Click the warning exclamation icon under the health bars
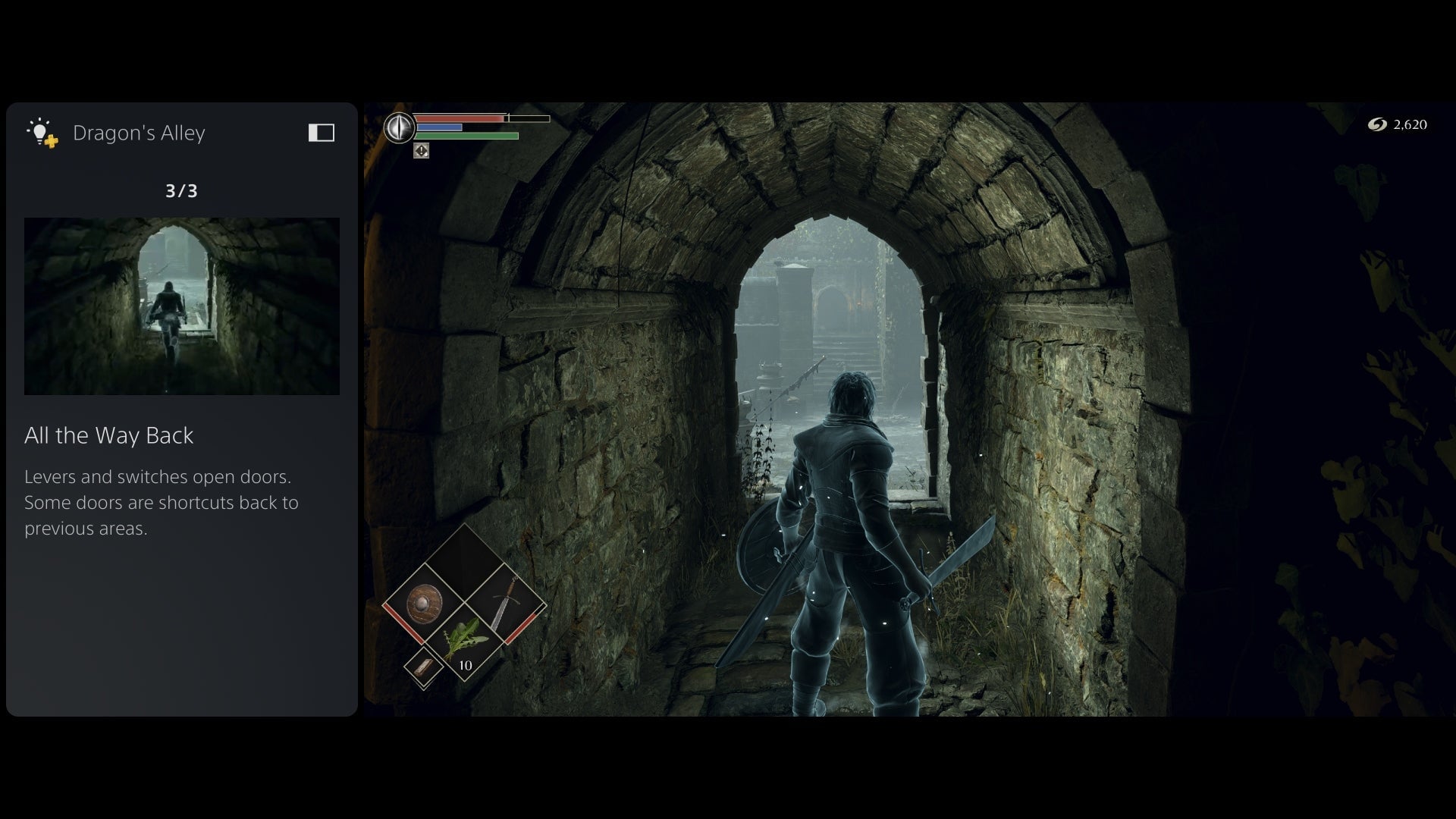This screenshot has width=1456, height=819. point(420,151)
